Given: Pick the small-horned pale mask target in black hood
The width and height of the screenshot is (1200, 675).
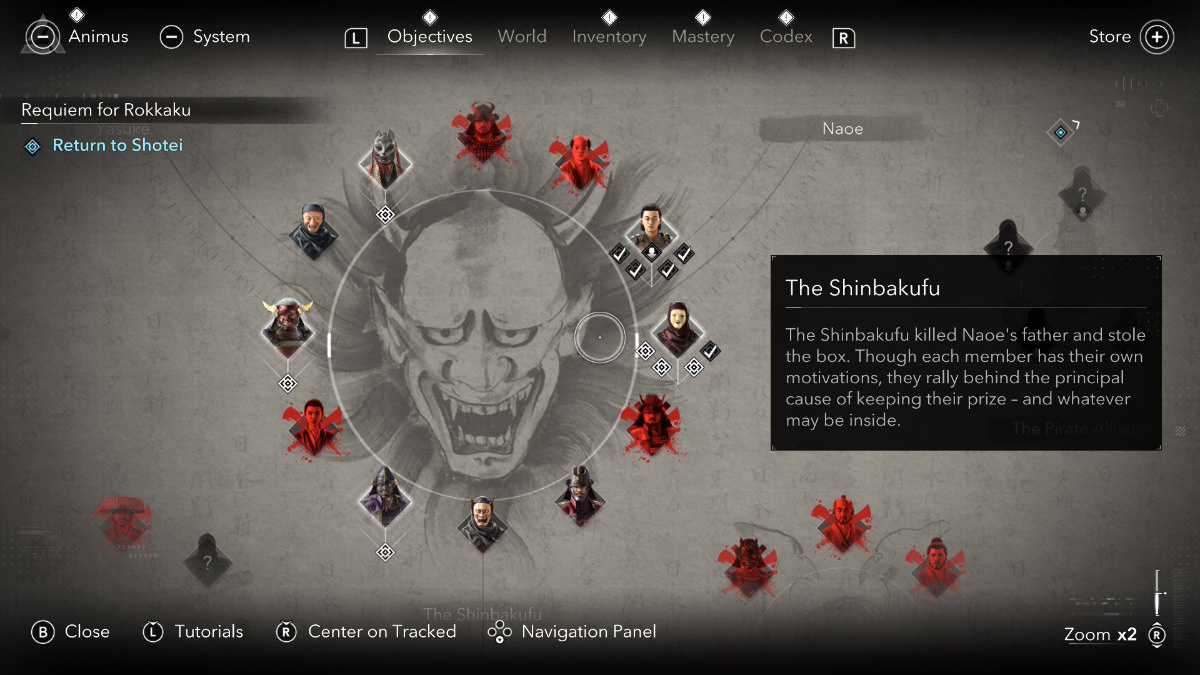Looking at the screenshot, I should [x=482, y=522].
